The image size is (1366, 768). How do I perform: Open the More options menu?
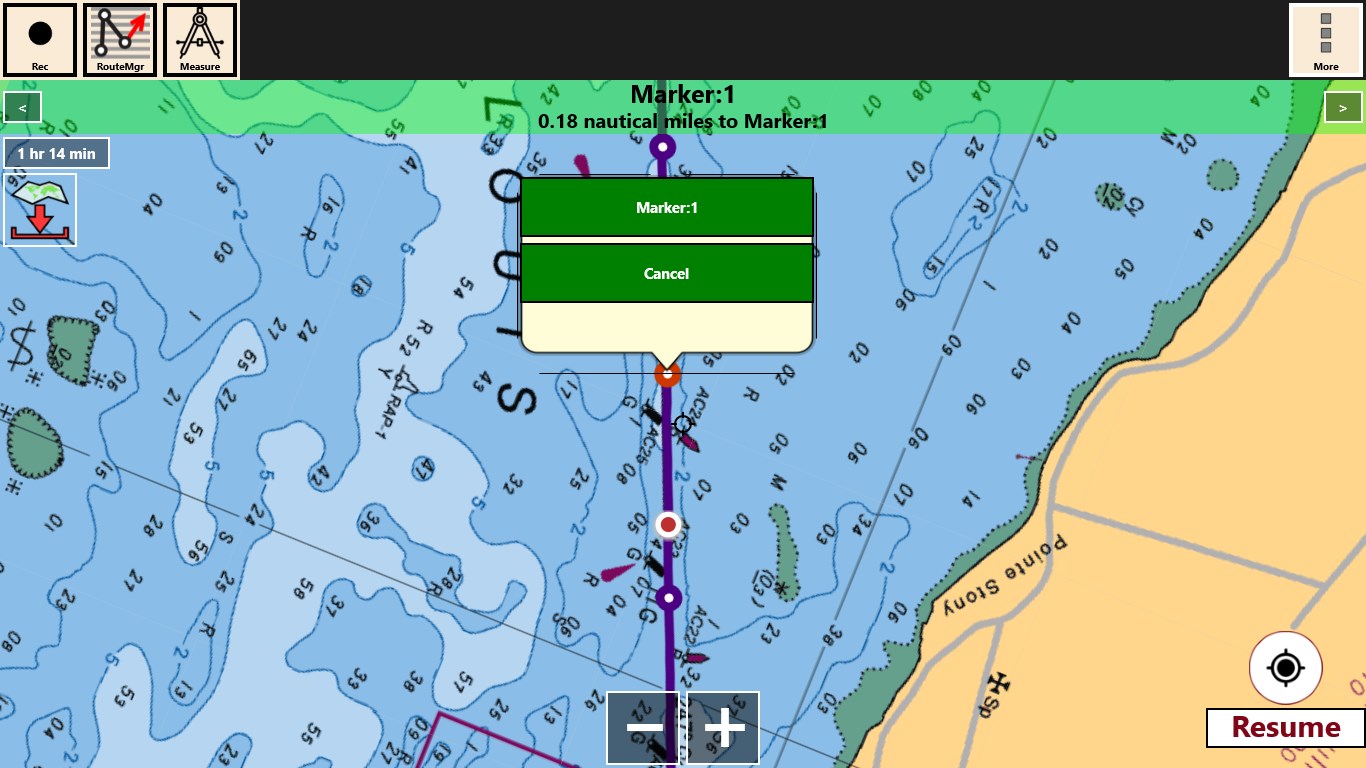[x=1325, y=40]
